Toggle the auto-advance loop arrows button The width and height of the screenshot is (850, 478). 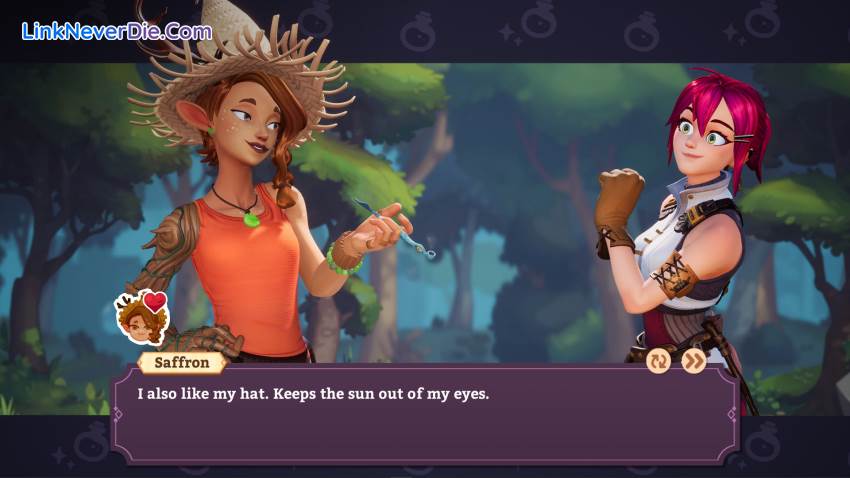tap(659, 361)
